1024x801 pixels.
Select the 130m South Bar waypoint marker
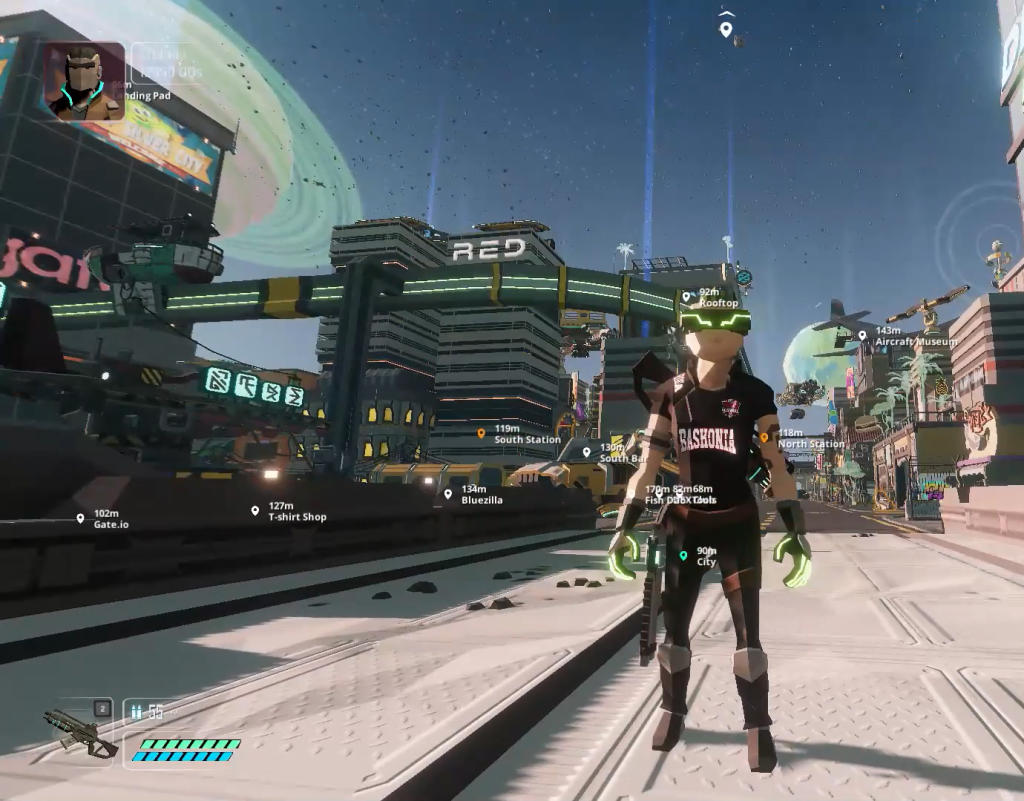point(586,452)
